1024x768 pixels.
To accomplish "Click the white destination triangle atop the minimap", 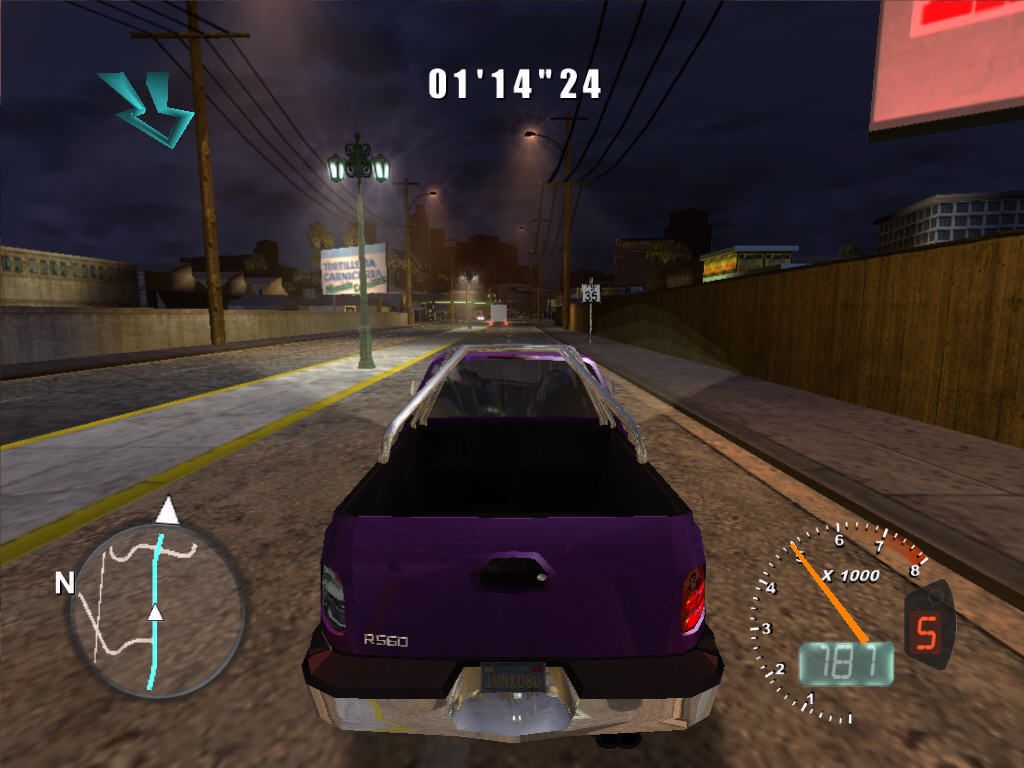I will coord(167,511).
